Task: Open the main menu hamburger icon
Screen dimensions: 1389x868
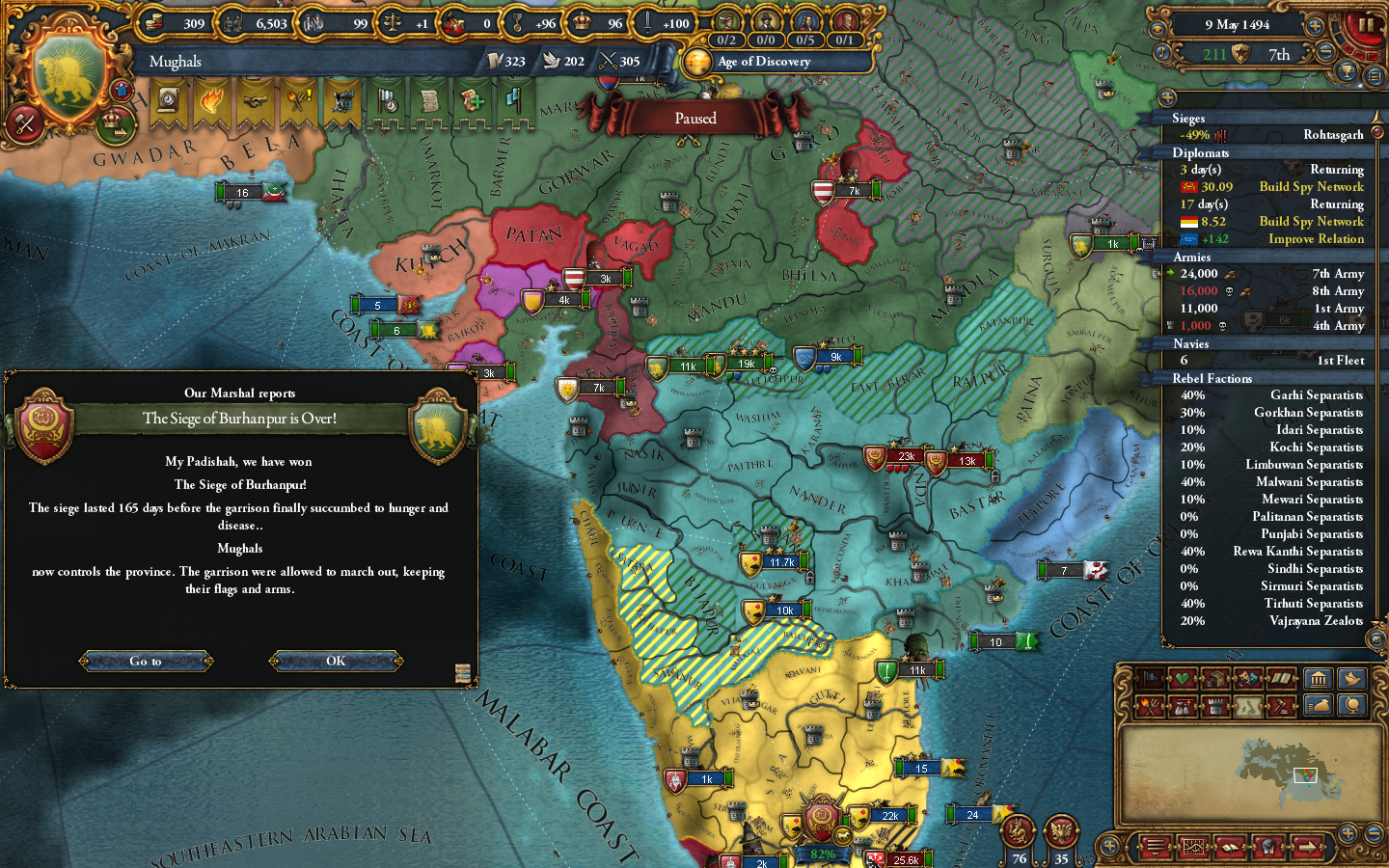Action: 1155,847
